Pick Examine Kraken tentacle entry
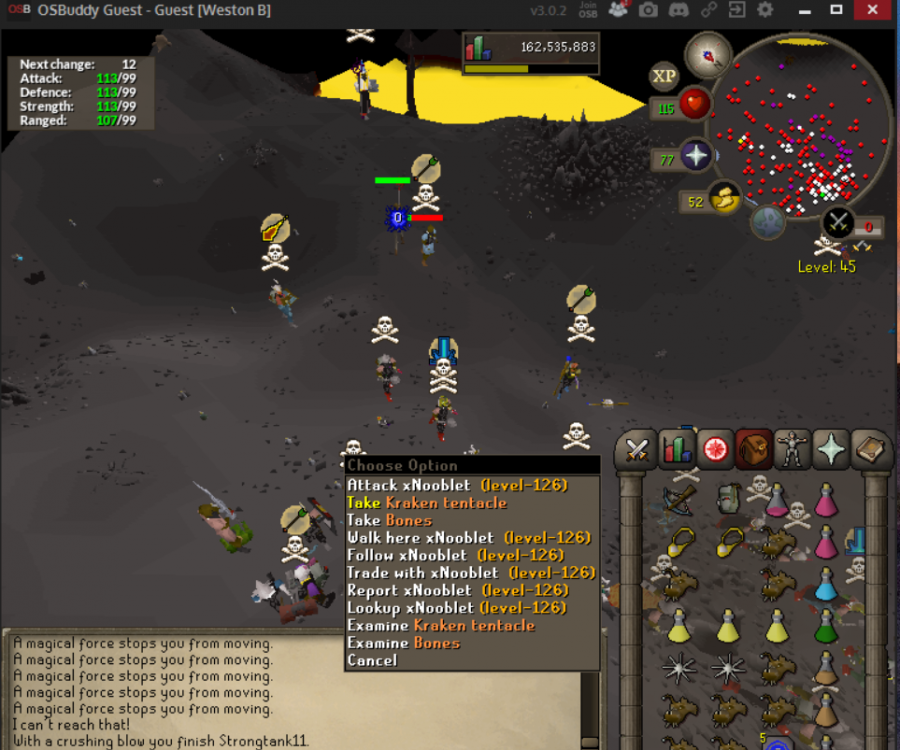The image size is (900, 750). pyautogui.click(x=441, y=625)
